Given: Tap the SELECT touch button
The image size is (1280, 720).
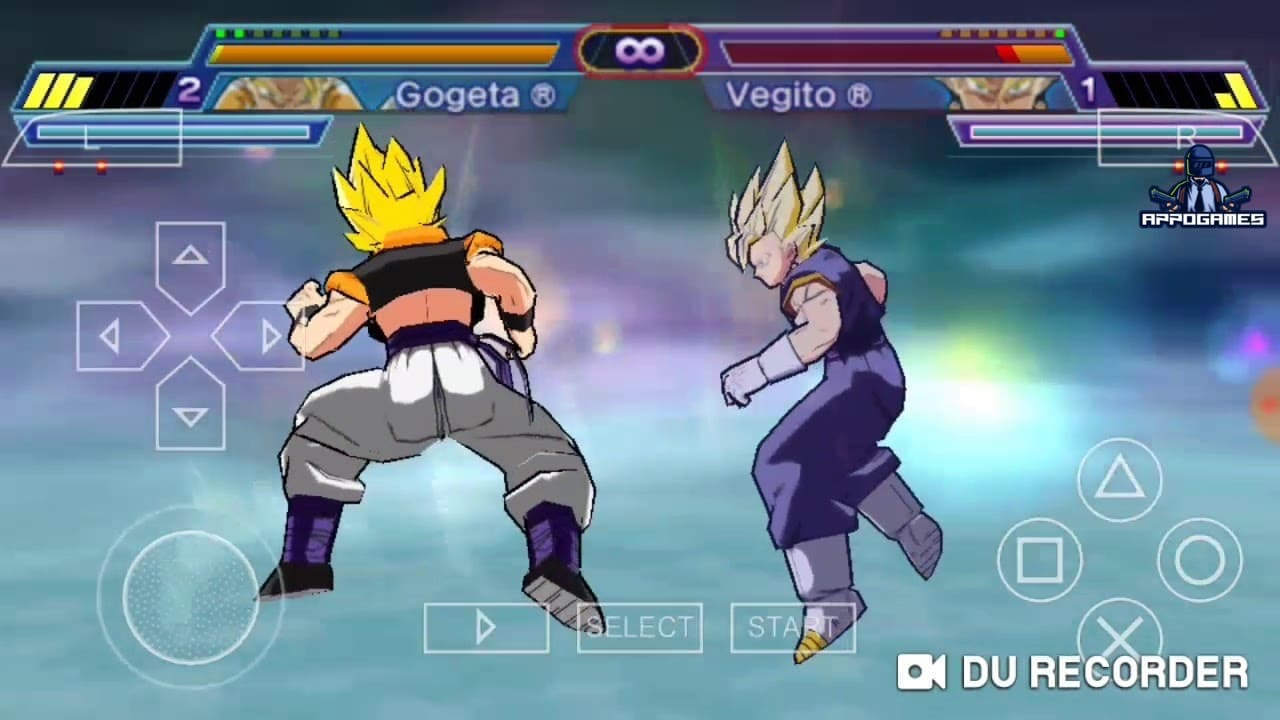Looking at the screenshot, I should coord(639,628).
